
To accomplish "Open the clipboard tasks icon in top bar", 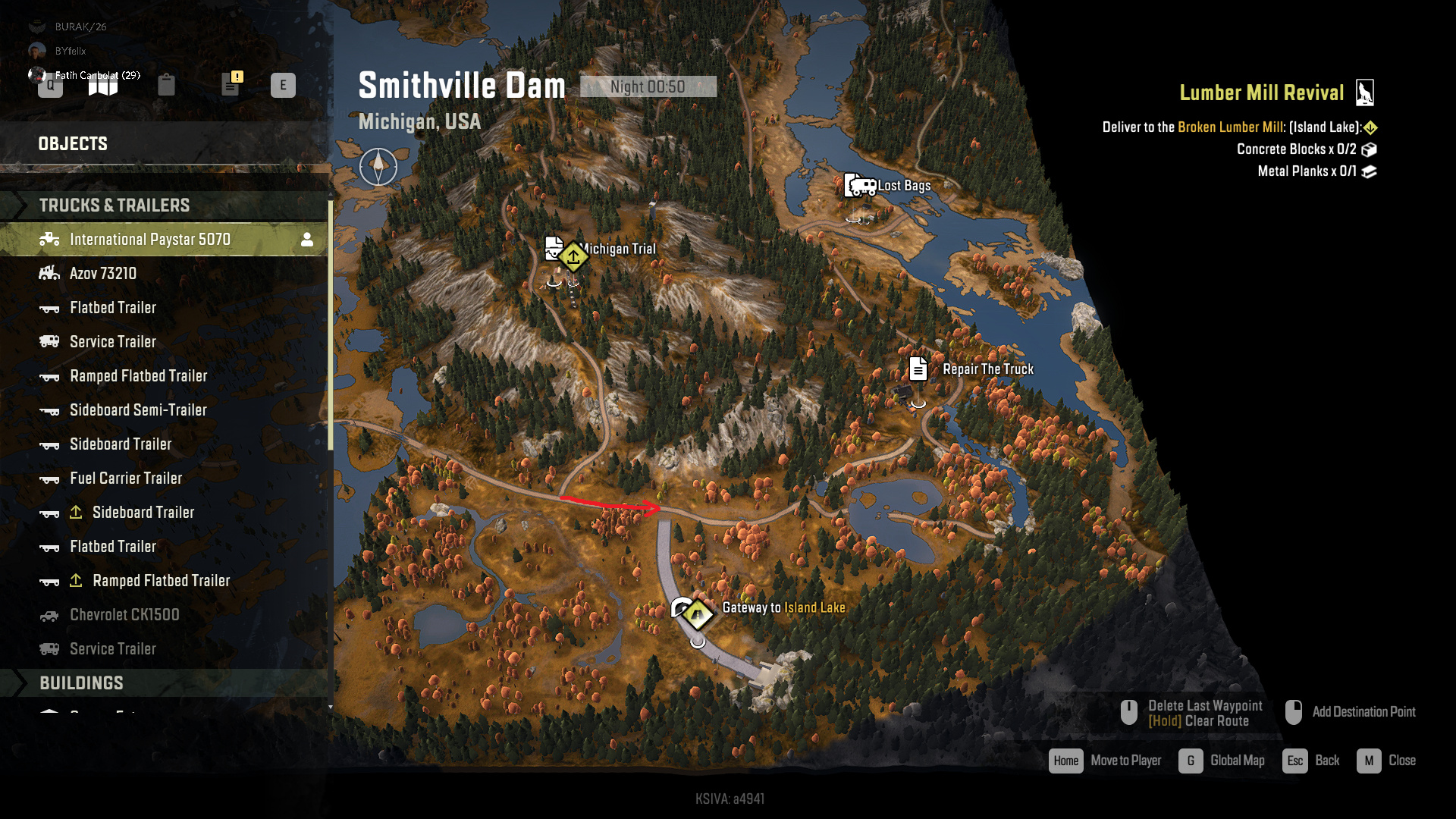I will click(x=168, y=84).
